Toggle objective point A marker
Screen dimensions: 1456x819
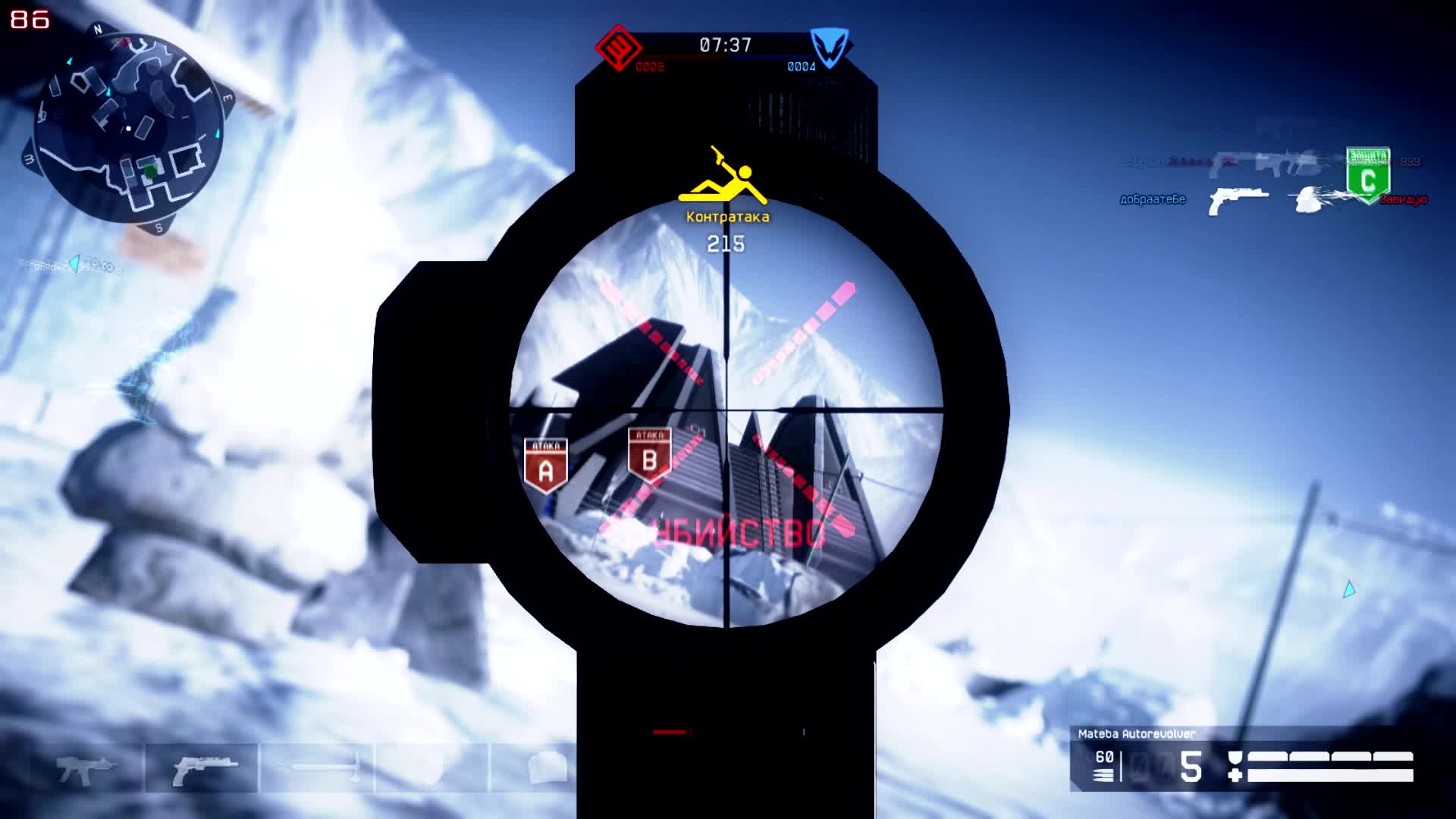pyautogui.click(x=545, y=459)
